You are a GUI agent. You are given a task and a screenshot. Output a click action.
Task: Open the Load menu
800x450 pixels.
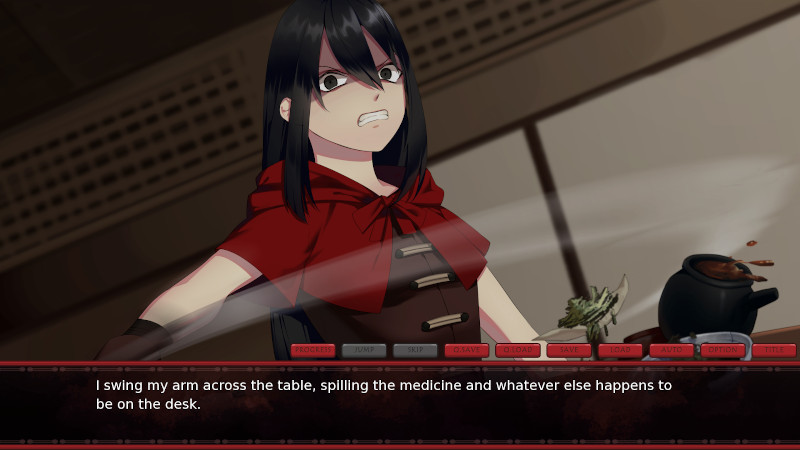pyautogui.click(x=620, y=350)
